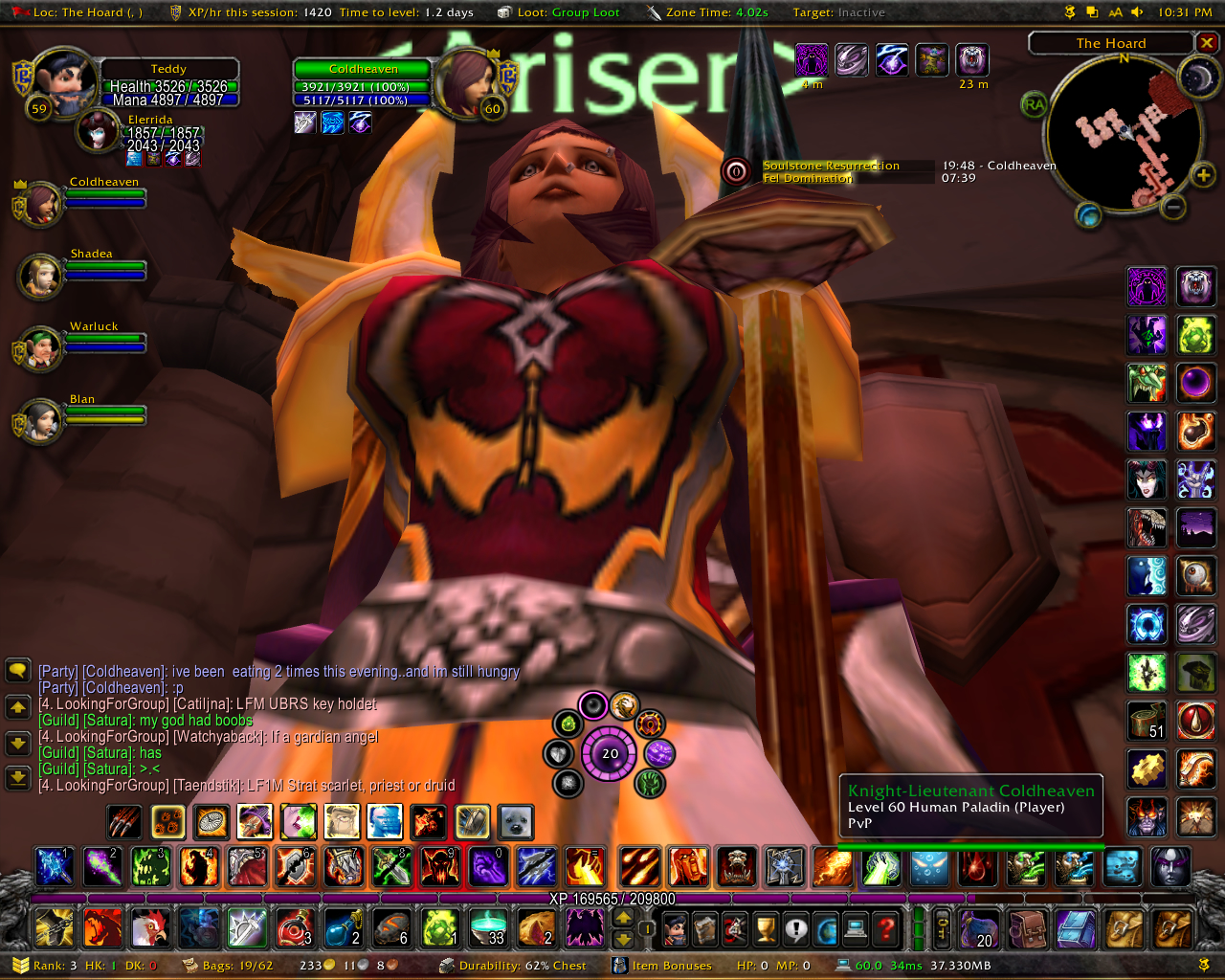This screenshot has width=1225, height=980.
Task: Zoom in the minimap with plus button
Action: point(1203,175)
